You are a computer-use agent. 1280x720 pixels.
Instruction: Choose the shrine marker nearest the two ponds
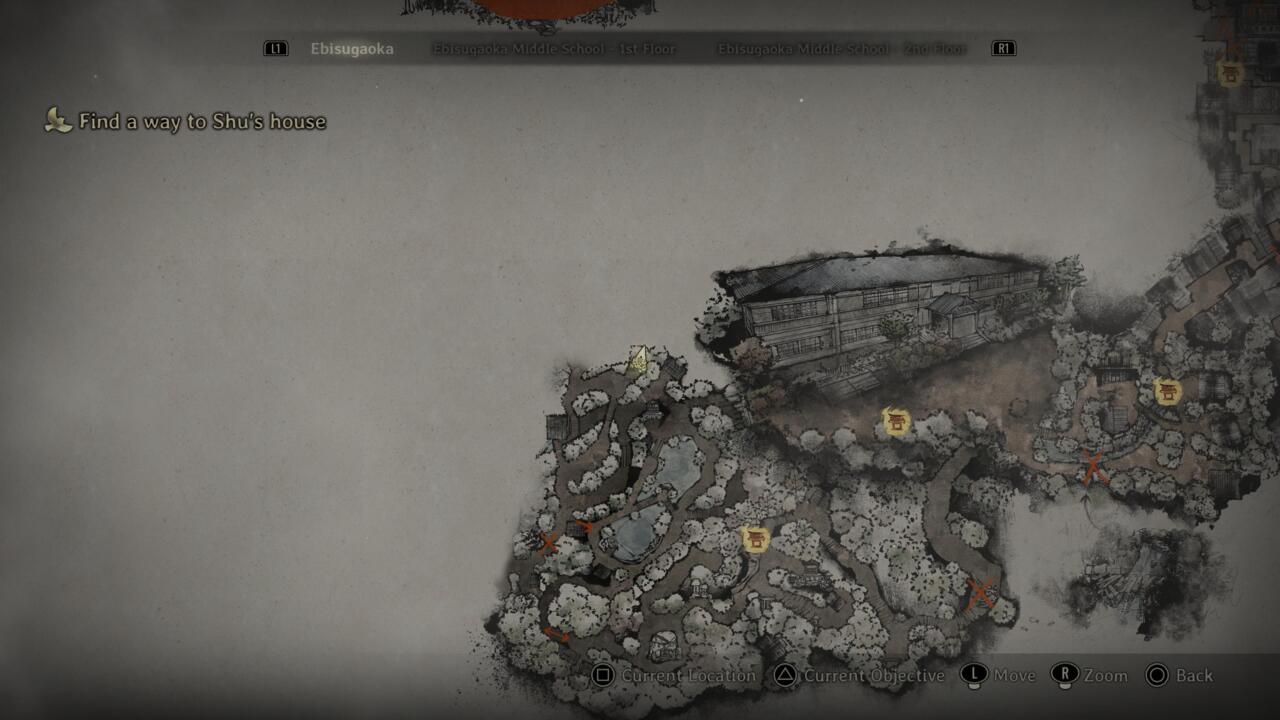coord(756,540)
